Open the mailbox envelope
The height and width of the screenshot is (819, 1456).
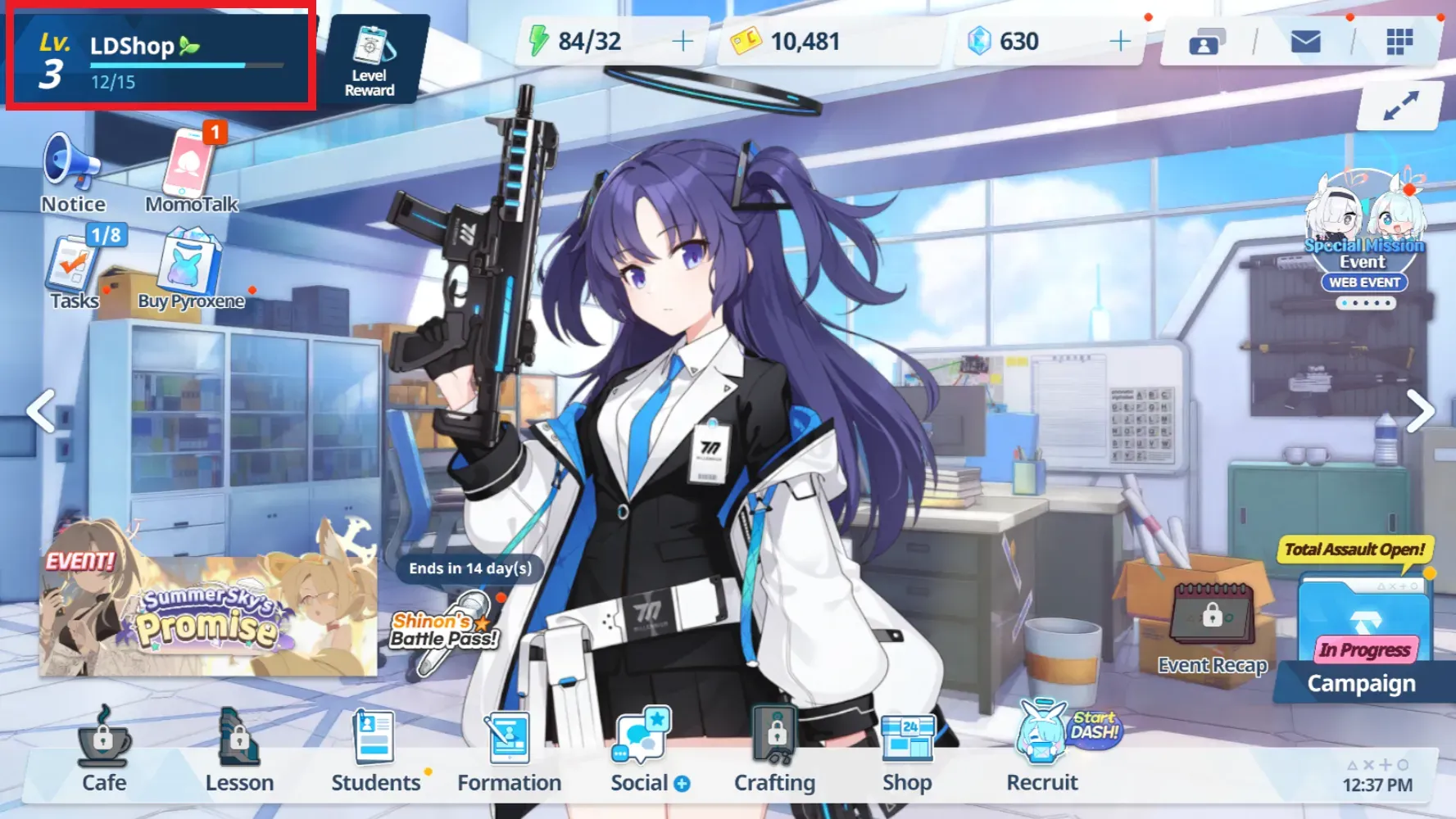[1305, 41]
